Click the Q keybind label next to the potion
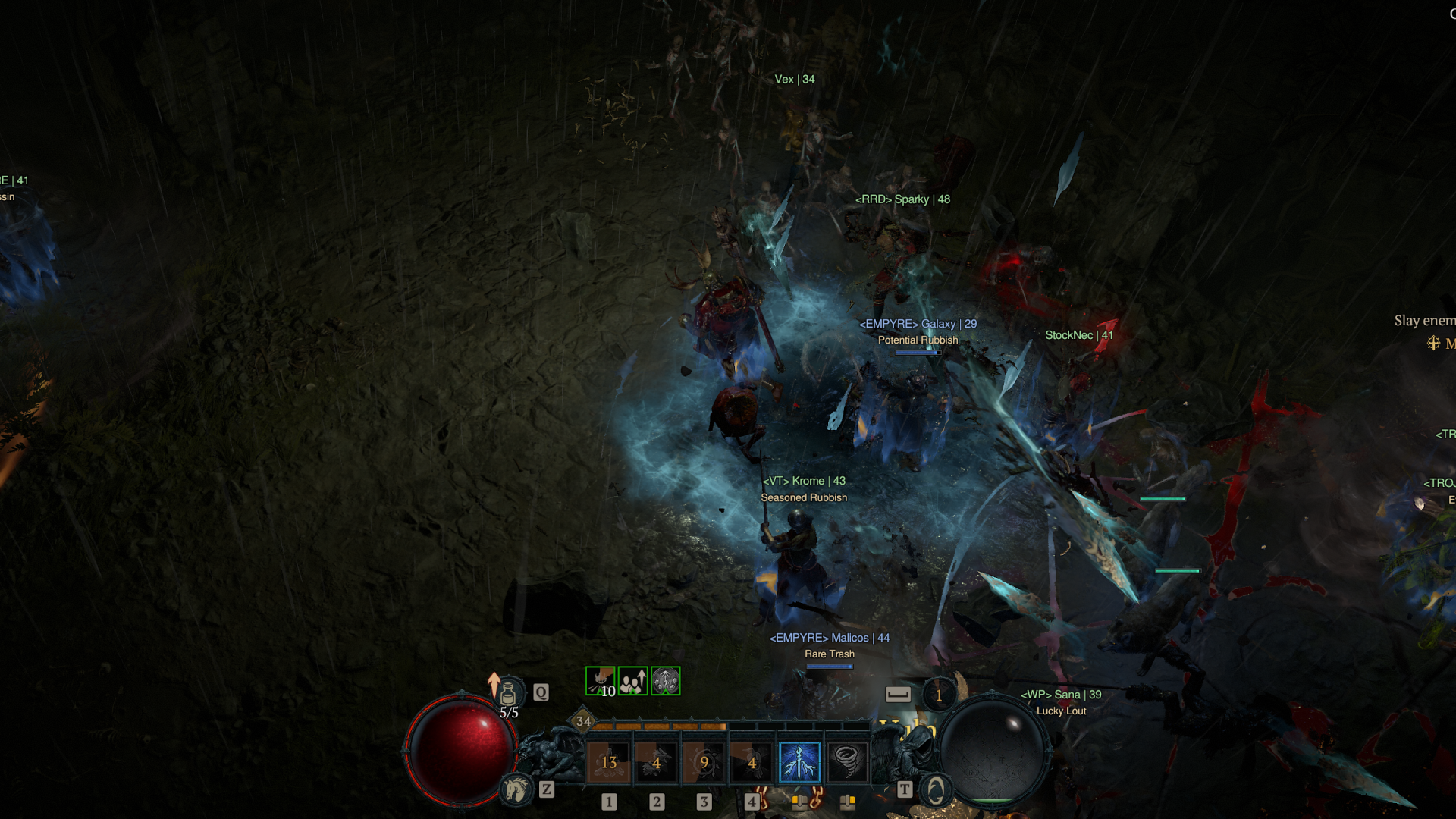Viewport: 1456px width, 819px height. (540, 692)
